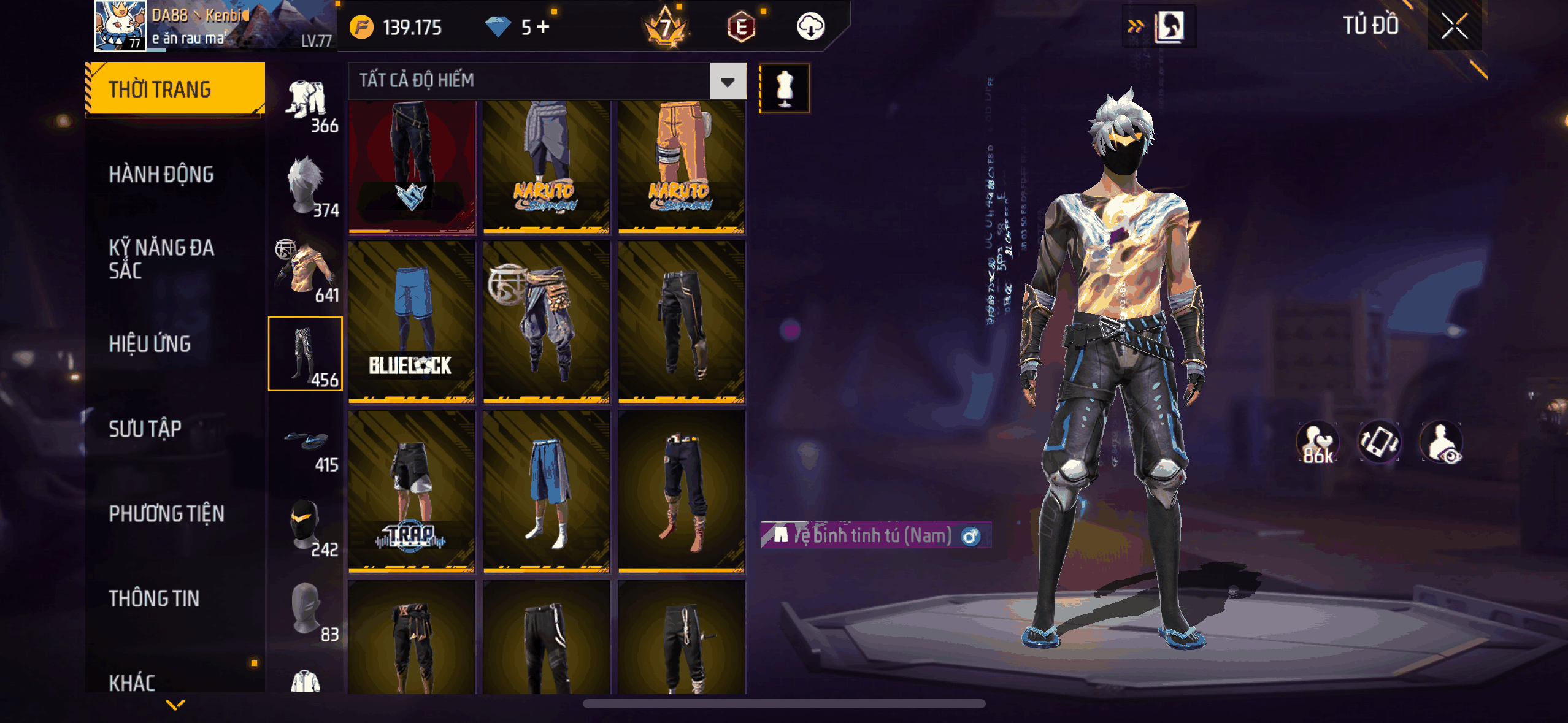
Task: Pick the orange Naruto pants
Action: pyautogui.click(x=682, y=166)
